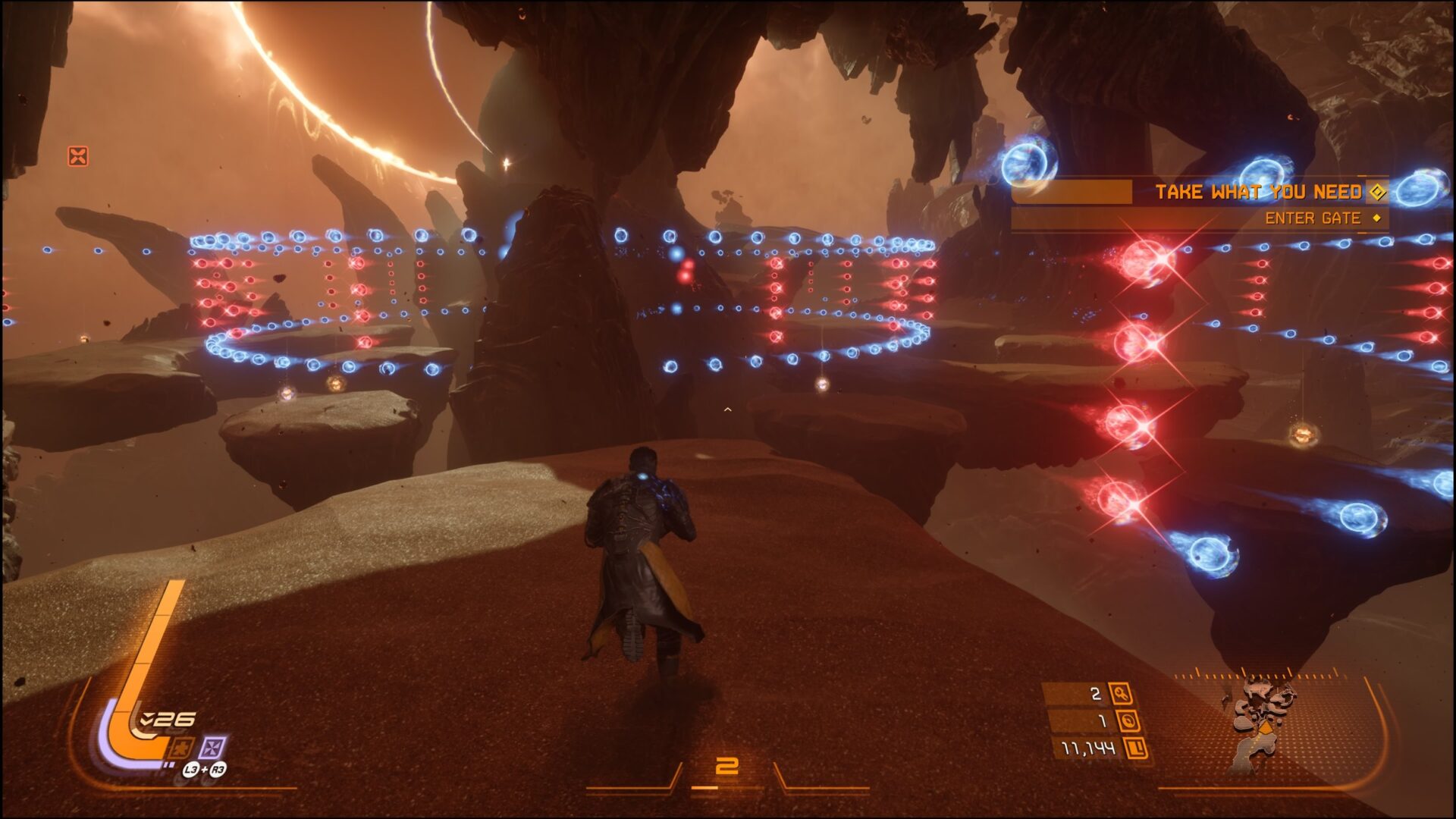This screenshot has width=1456, height=819.
Task: Select the round disc resource icon
Action: tap(1127, 720)
